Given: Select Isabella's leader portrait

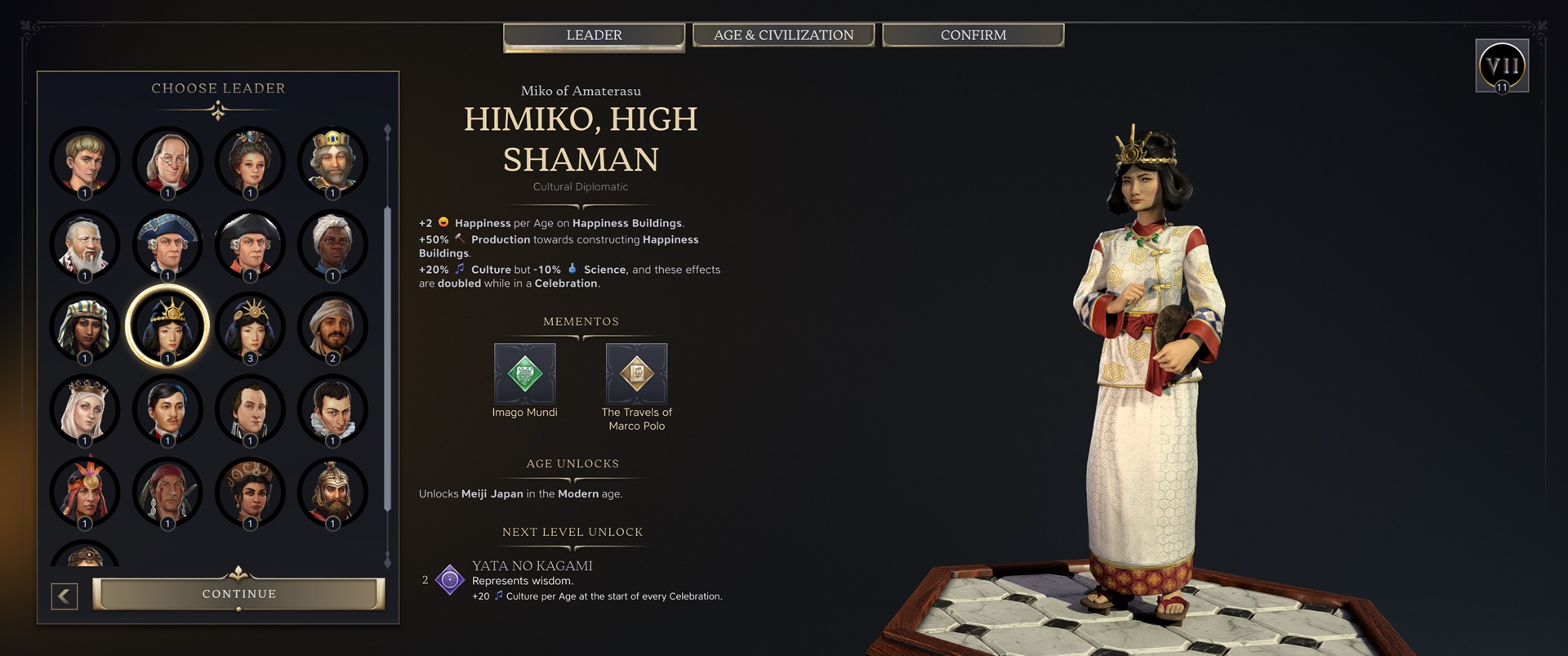Looking at the screenshot, I should pos(84,410).
